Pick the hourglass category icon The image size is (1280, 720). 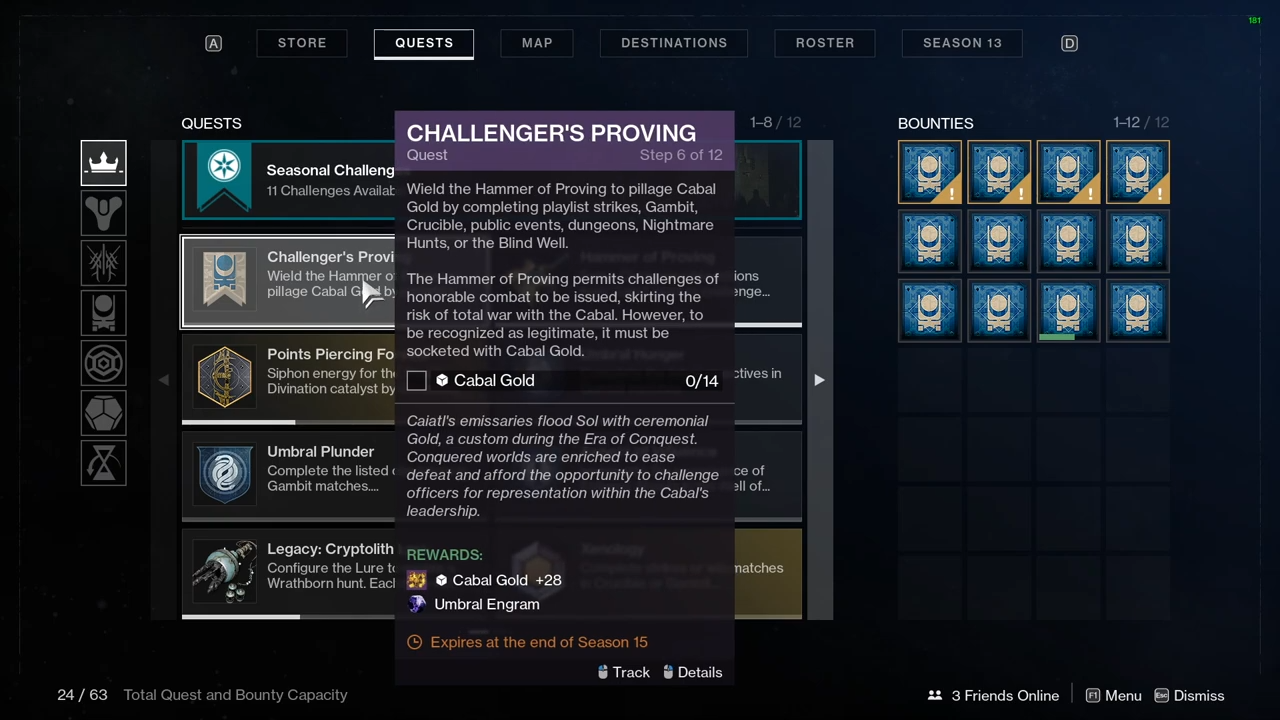coord(104,464)
